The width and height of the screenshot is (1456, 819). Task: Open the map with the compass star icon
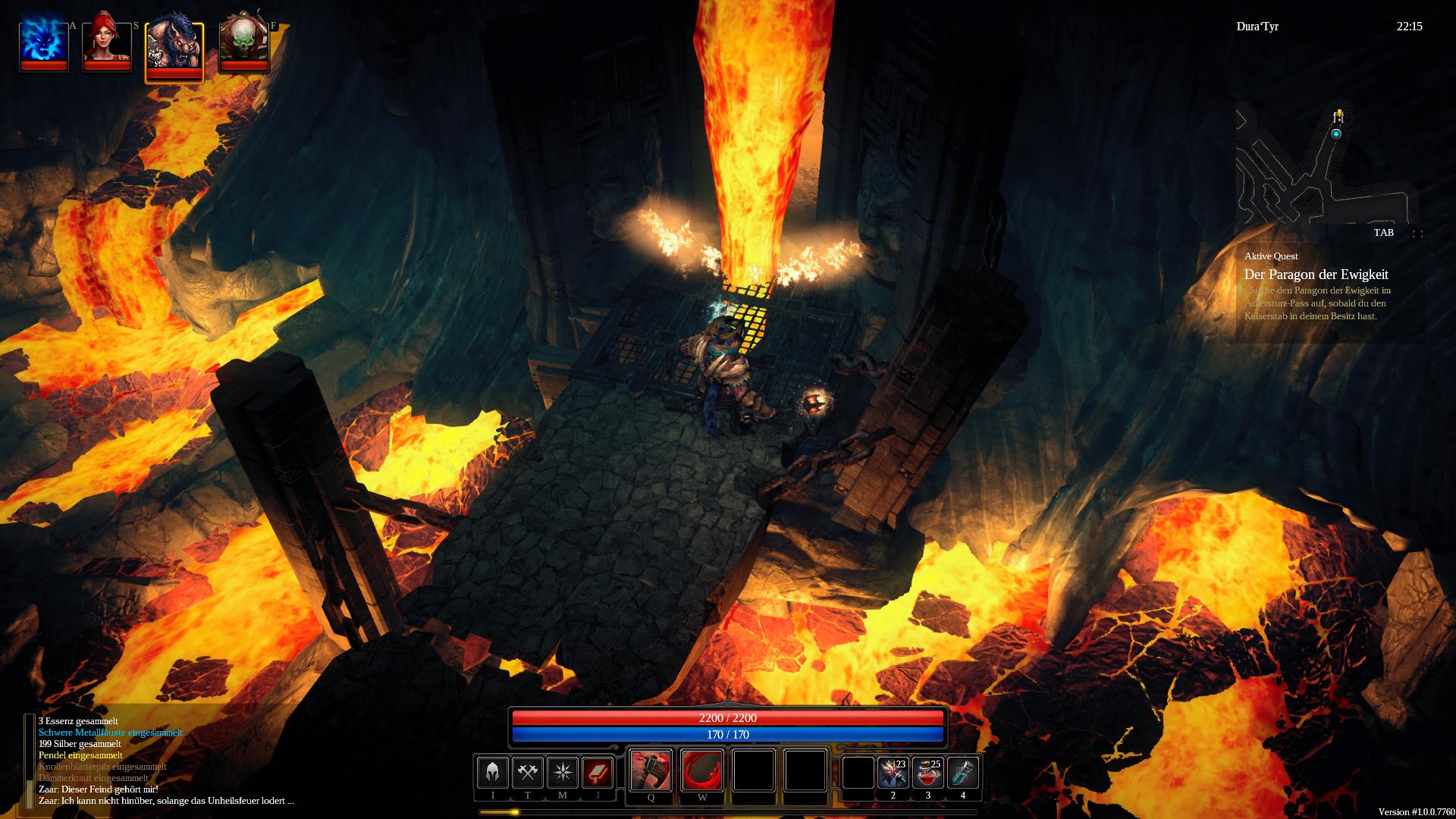[563, 773]
